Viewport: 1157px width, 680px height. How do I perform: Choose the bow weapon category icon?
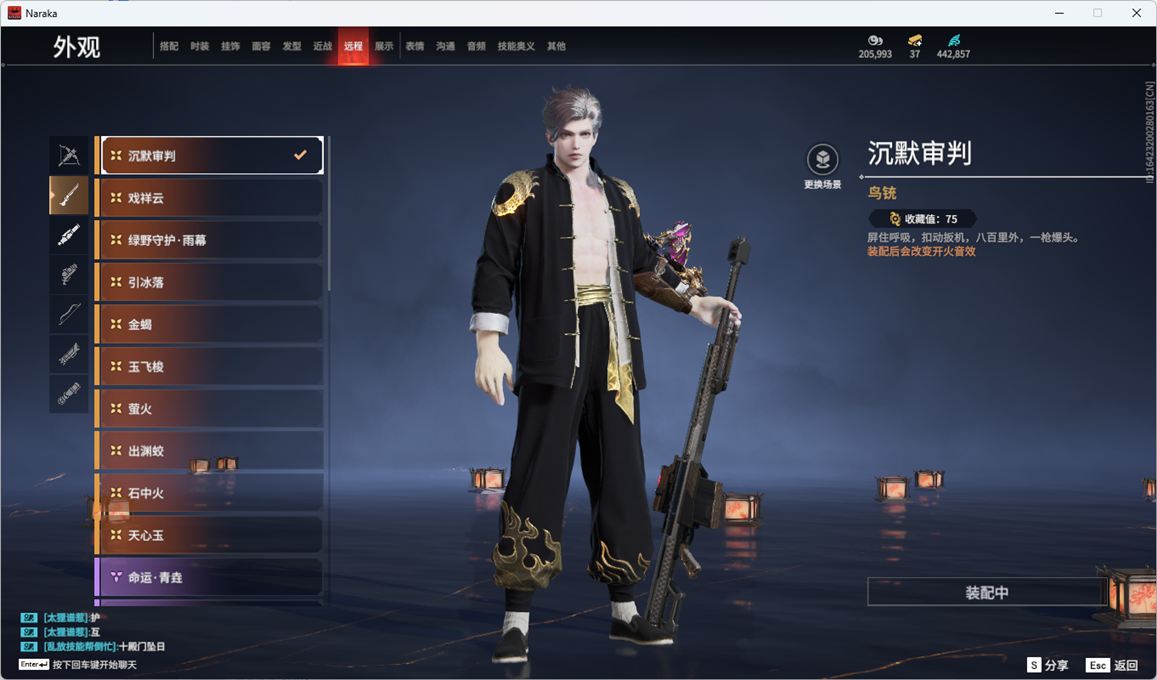pos(69,314)
